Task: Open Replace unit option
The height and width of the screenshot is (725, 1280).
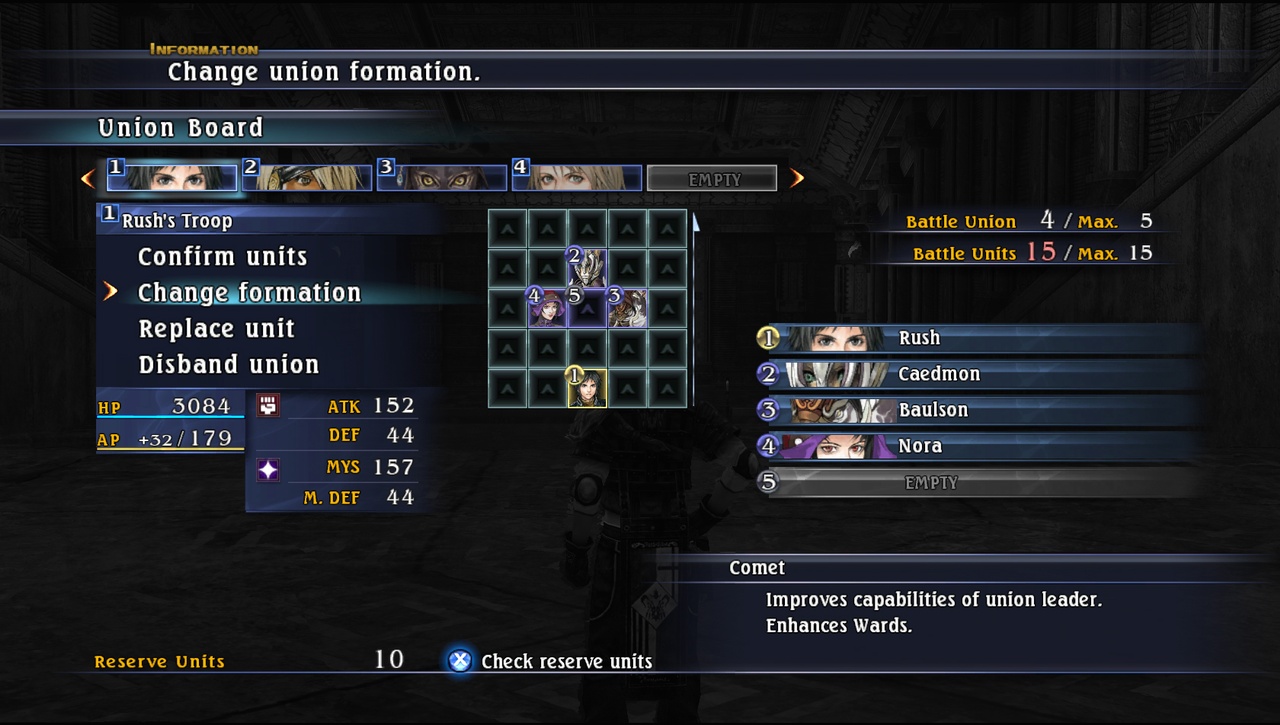Action: pyautogui.click(x=216, y=329)
